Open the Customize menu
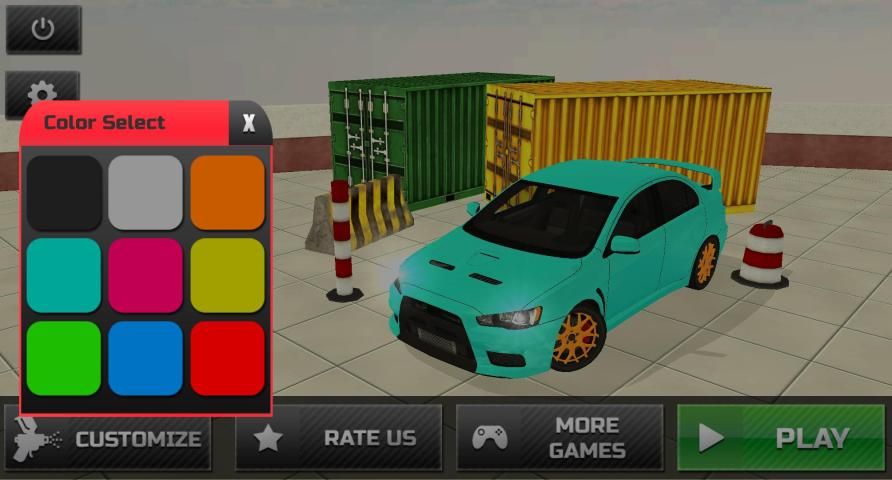 [108, 438]
